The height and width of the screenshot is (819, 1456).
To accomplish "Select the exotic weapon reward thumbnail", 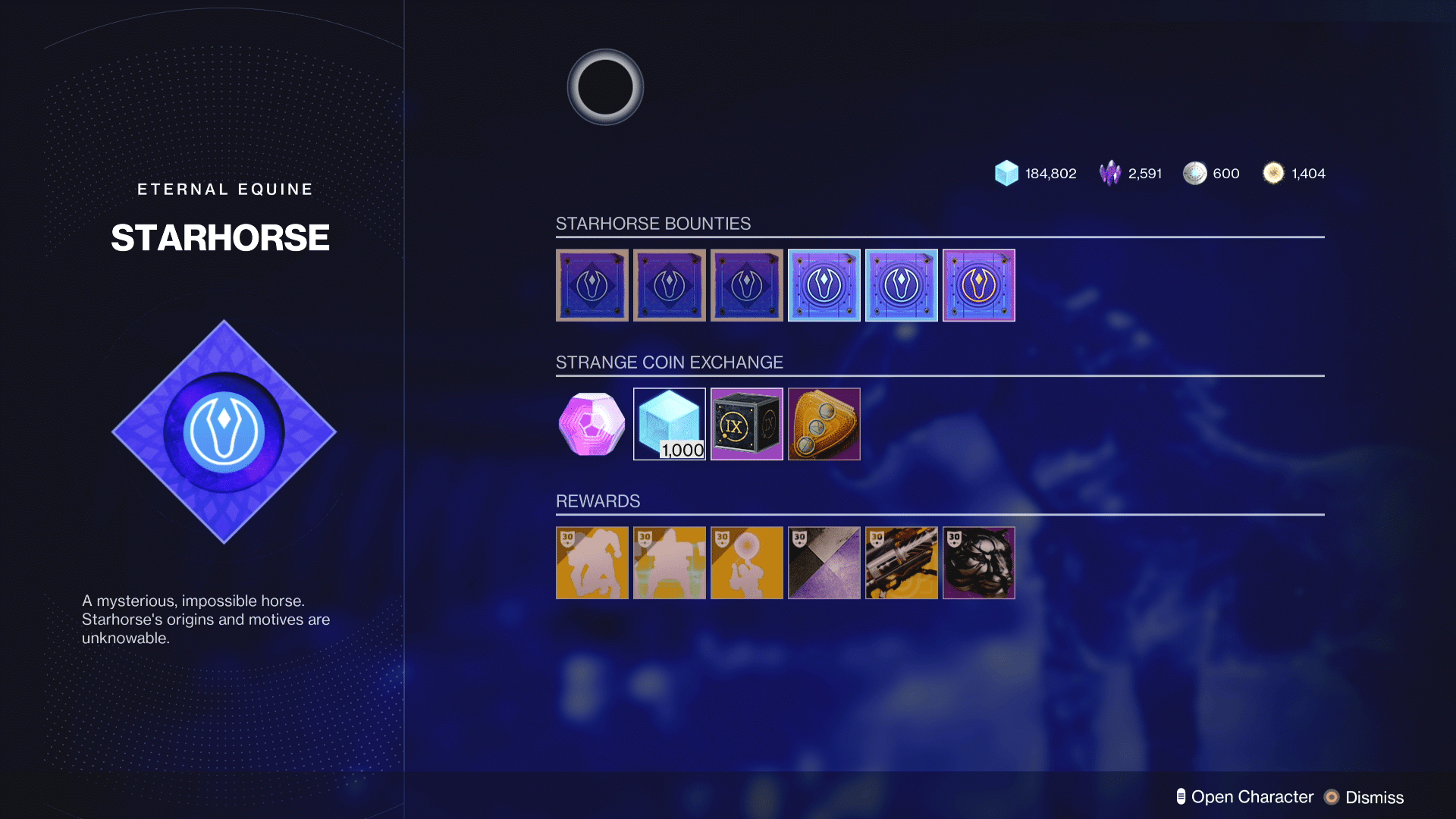I will [901, 563].
